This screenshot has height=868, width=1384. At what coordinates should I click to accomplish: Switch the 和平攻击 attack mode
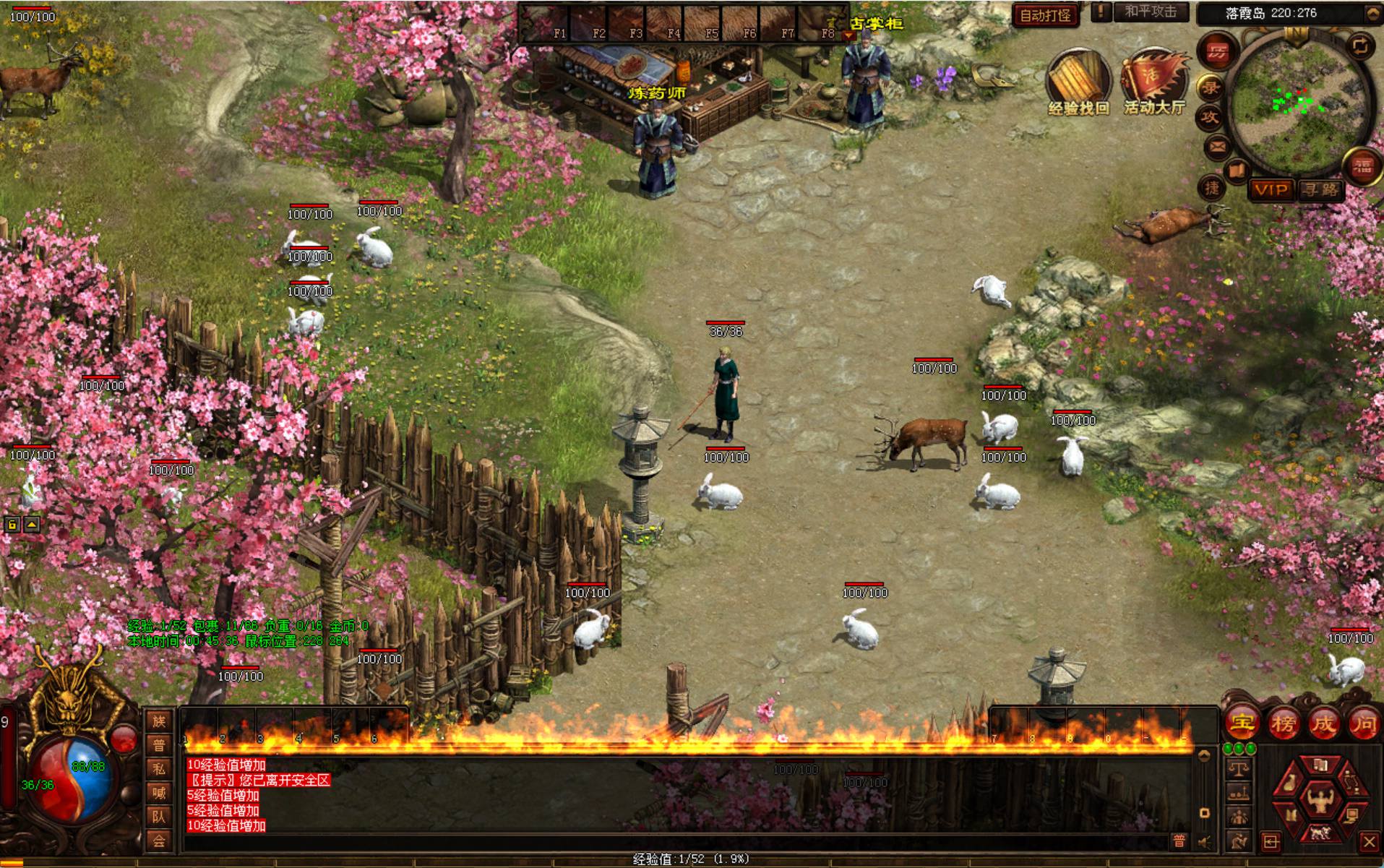point(1151,12)
